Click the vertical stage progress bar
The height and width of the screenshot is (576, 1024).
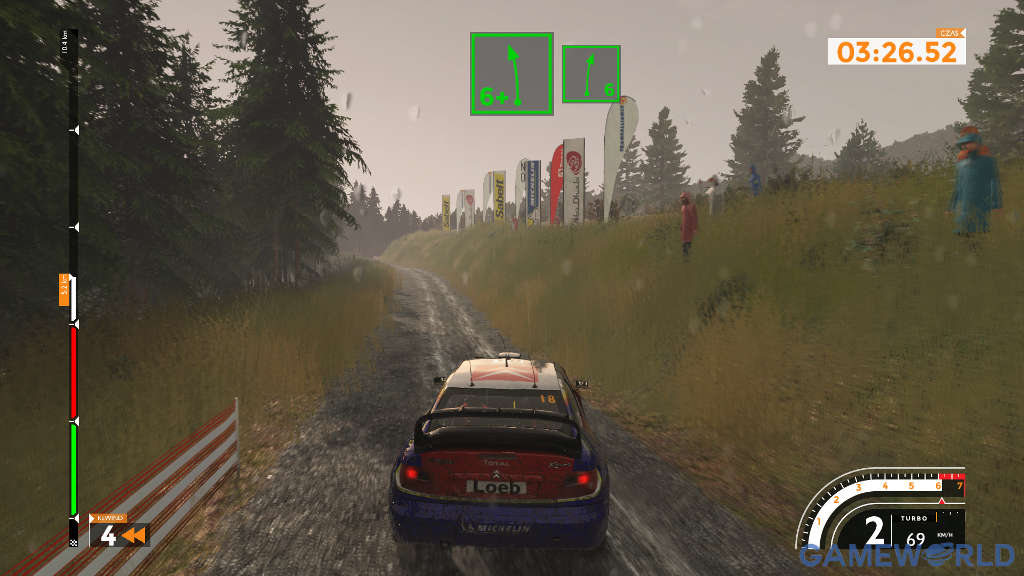tap(73, 290)
